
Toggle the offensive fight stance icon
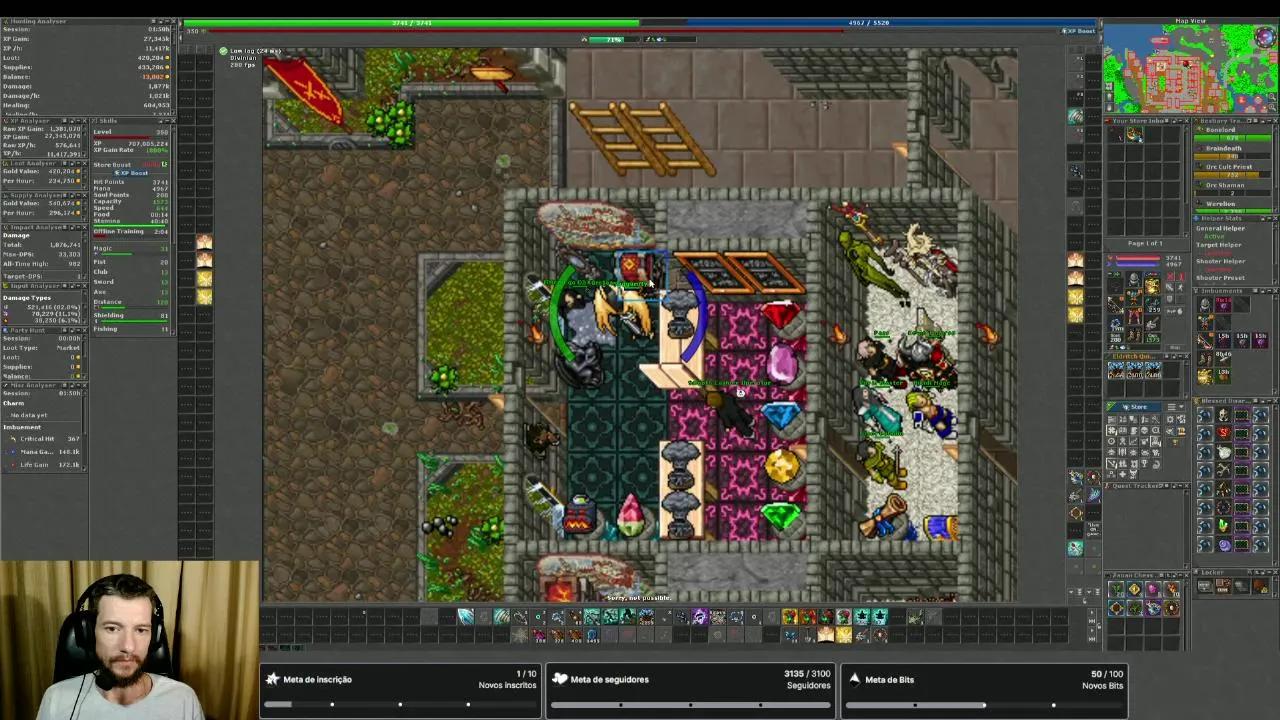(x=1170, y=277)
